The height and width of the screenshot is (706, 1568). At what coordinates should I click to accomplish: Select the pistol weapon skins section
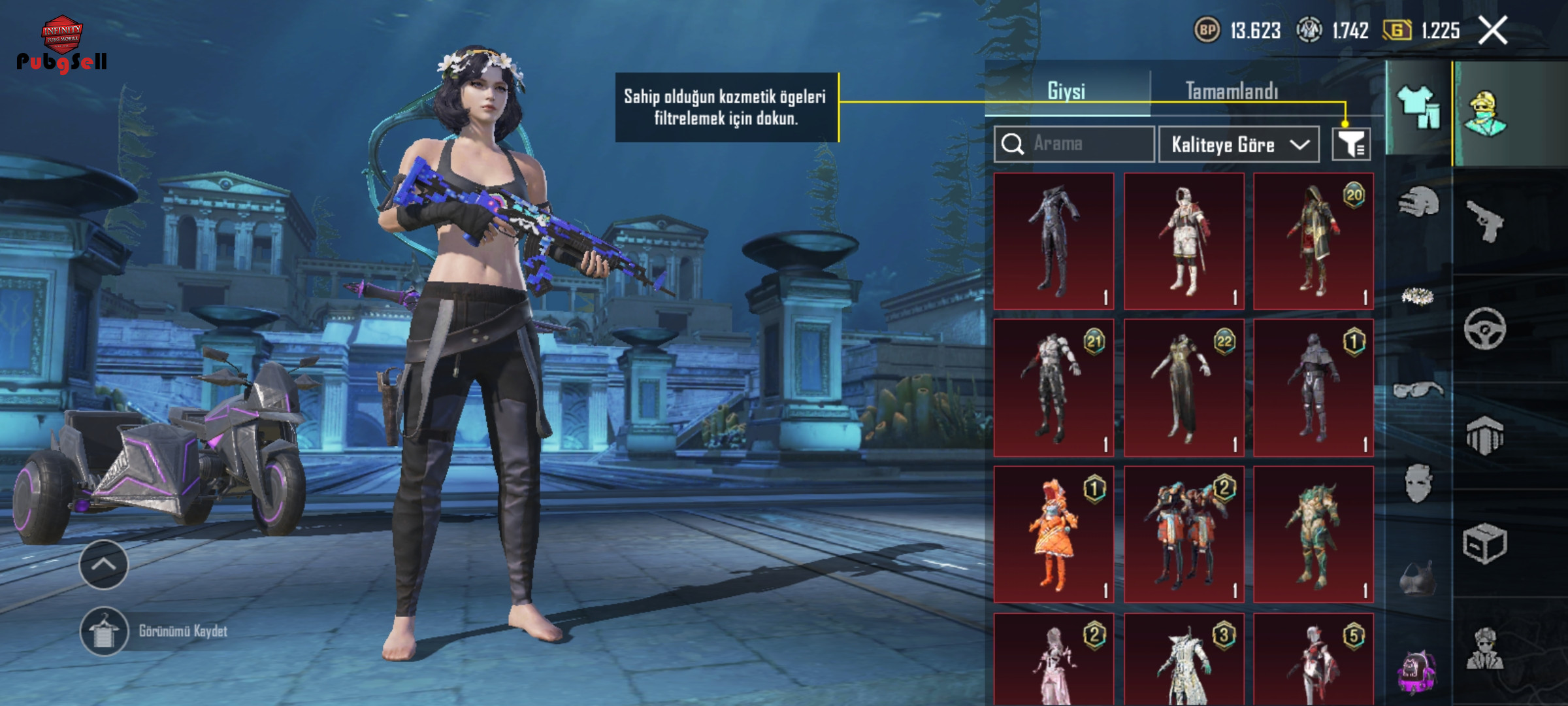(x=1485, y=221)
